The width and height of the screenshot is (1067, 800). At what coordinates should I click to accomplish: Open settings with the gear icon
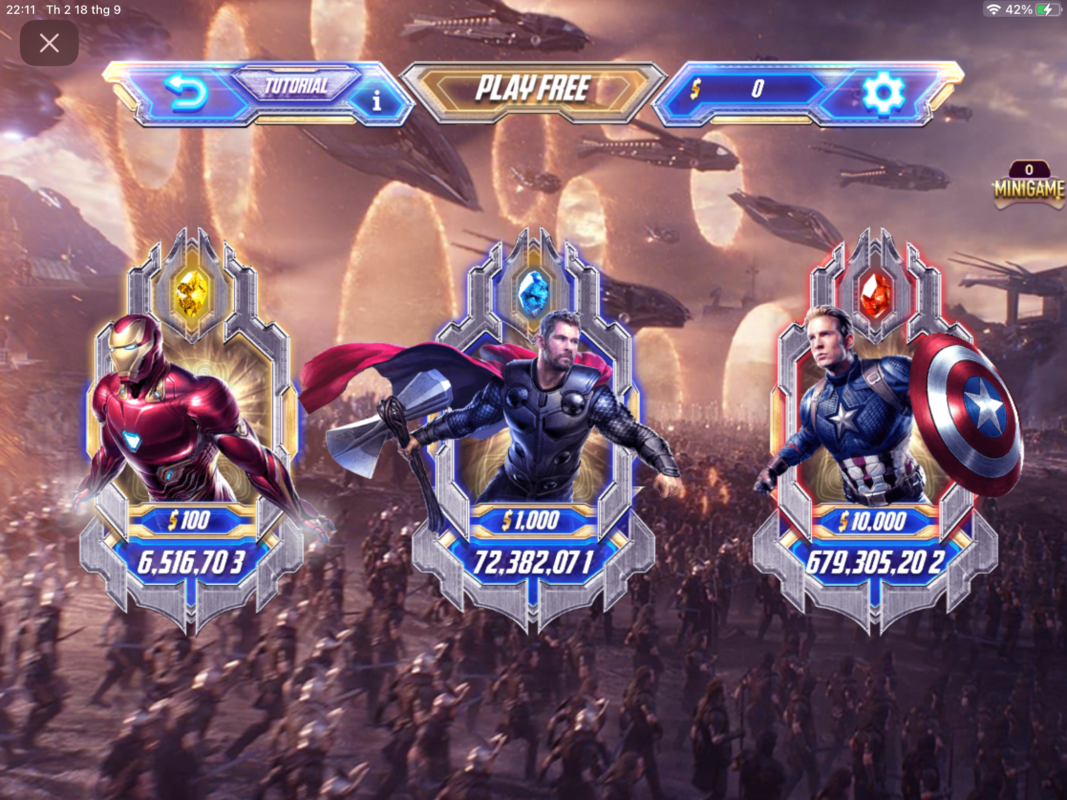click(x=883, y=93)
